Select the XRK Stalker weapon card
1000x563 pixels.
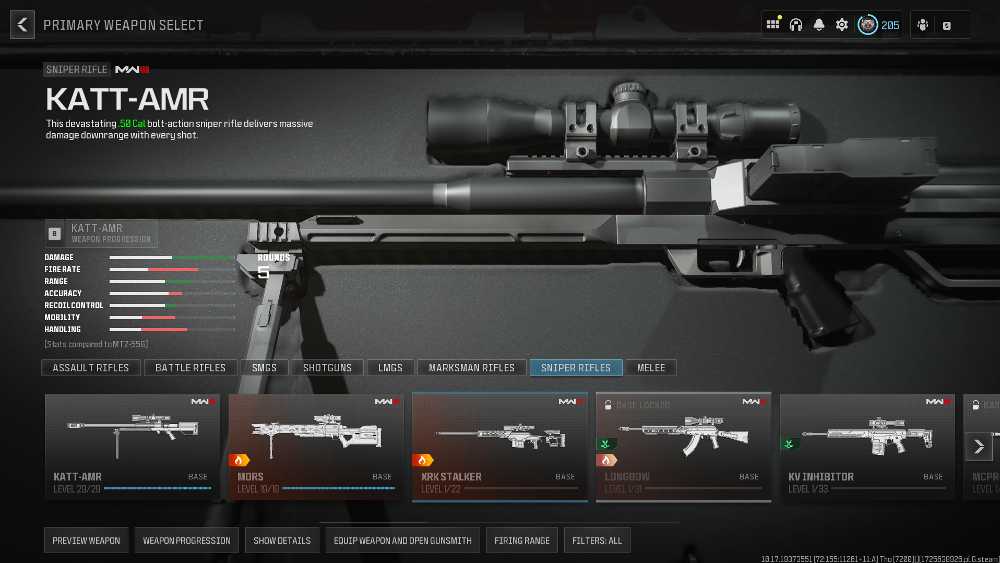tap(500, 446)
